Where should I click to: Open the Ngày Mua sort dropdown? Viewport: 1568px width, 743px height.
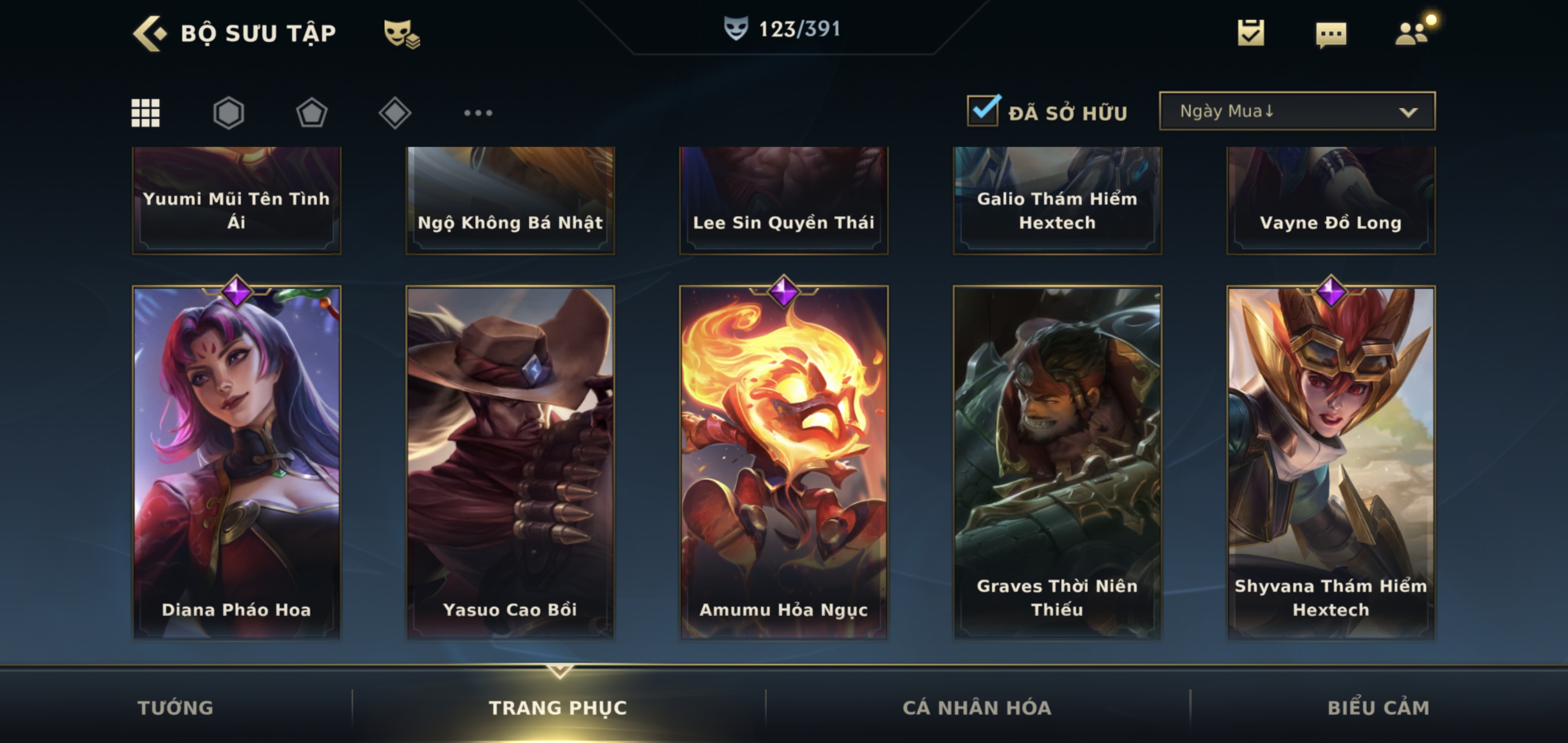(1297, 111)
